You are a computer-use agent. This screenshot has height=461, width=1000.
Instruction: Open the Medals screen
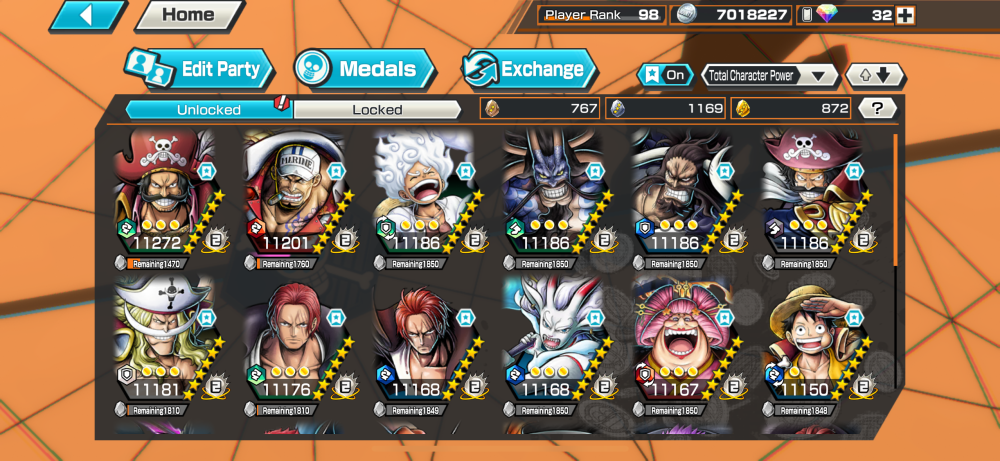click(365, 69)
